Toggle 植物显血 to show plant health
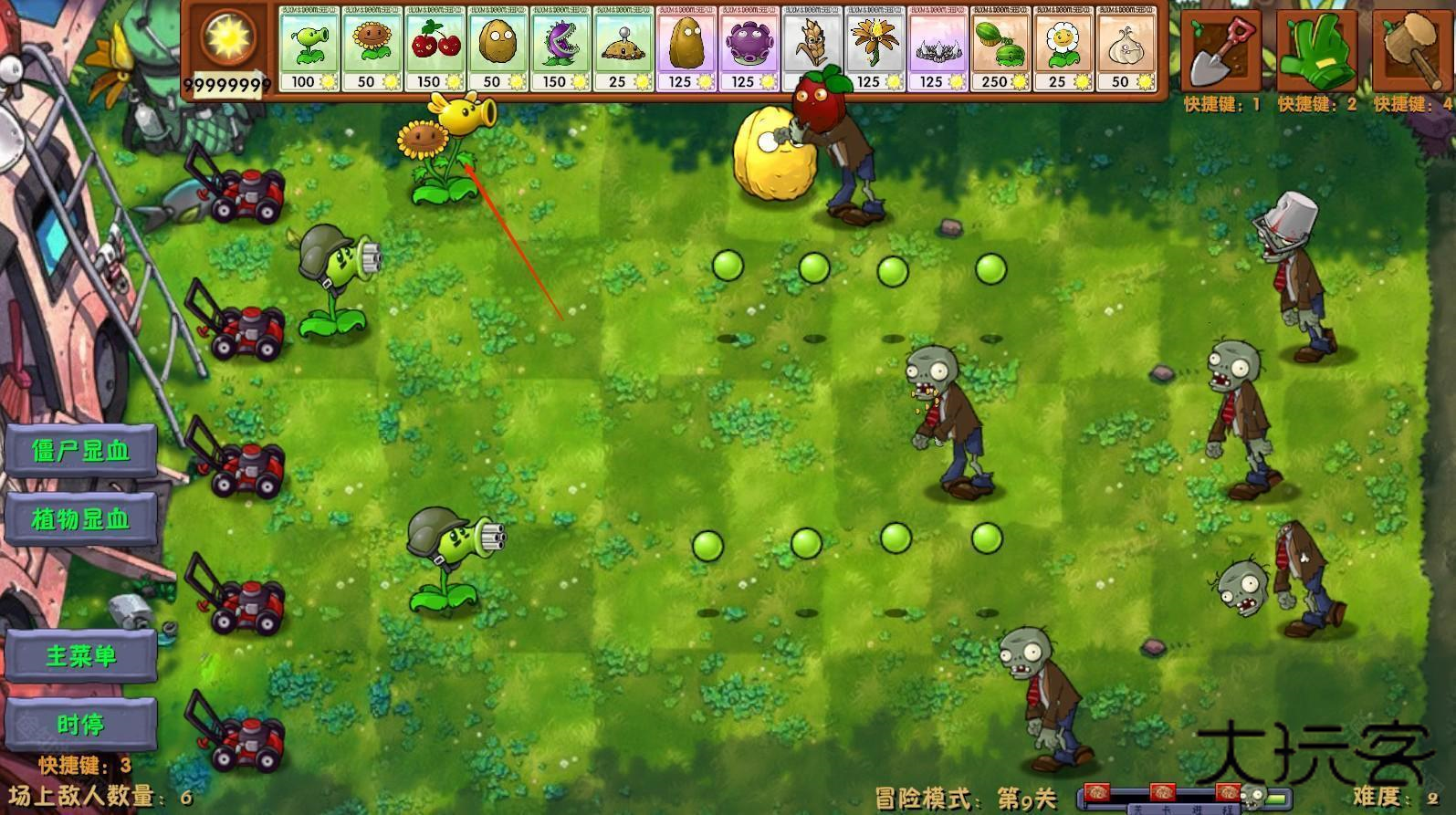1456x815 pixels. click(82, 519)
